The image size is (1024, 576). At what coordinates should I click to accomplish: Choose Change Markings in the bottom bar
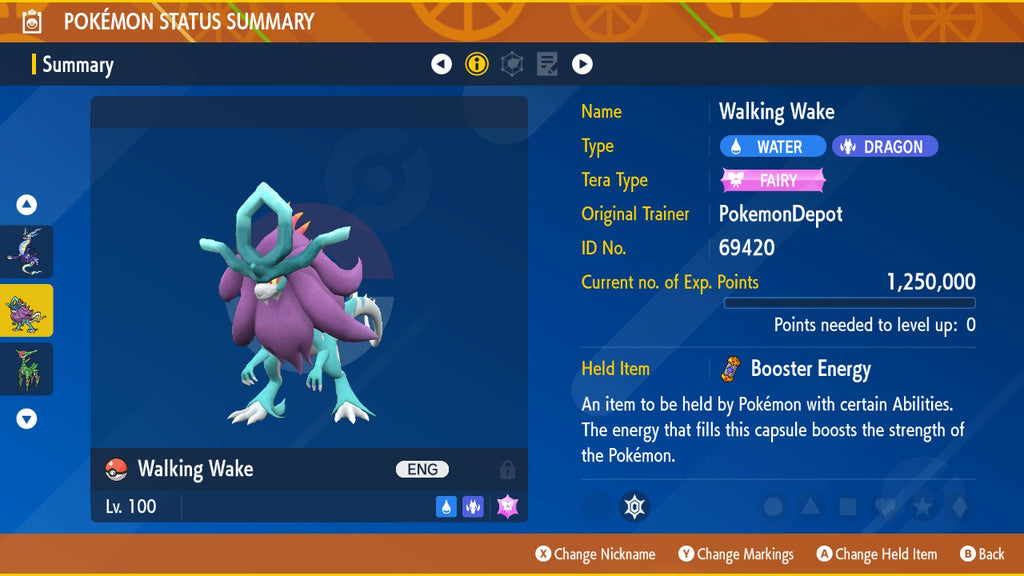[736, 554]
